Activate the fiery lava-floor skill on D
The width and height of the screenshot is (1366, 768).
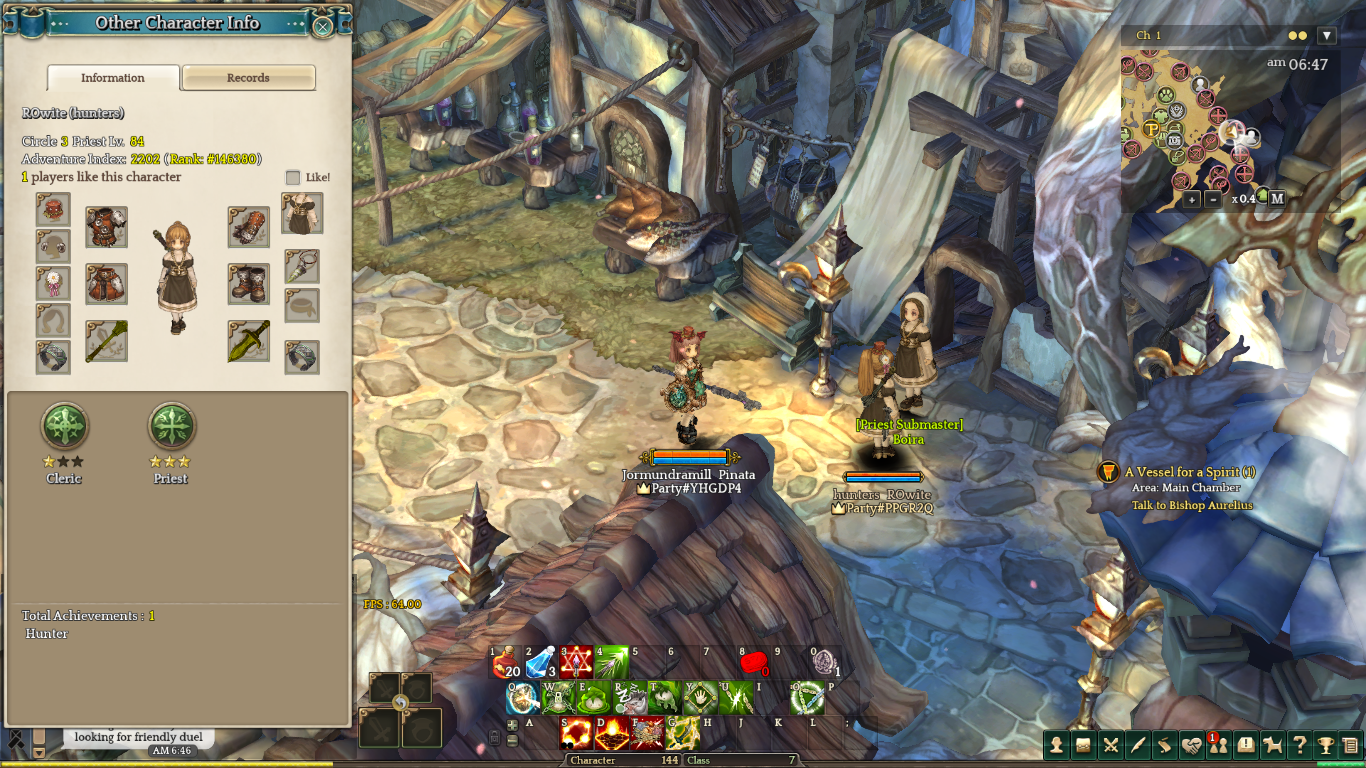(612, 733)
